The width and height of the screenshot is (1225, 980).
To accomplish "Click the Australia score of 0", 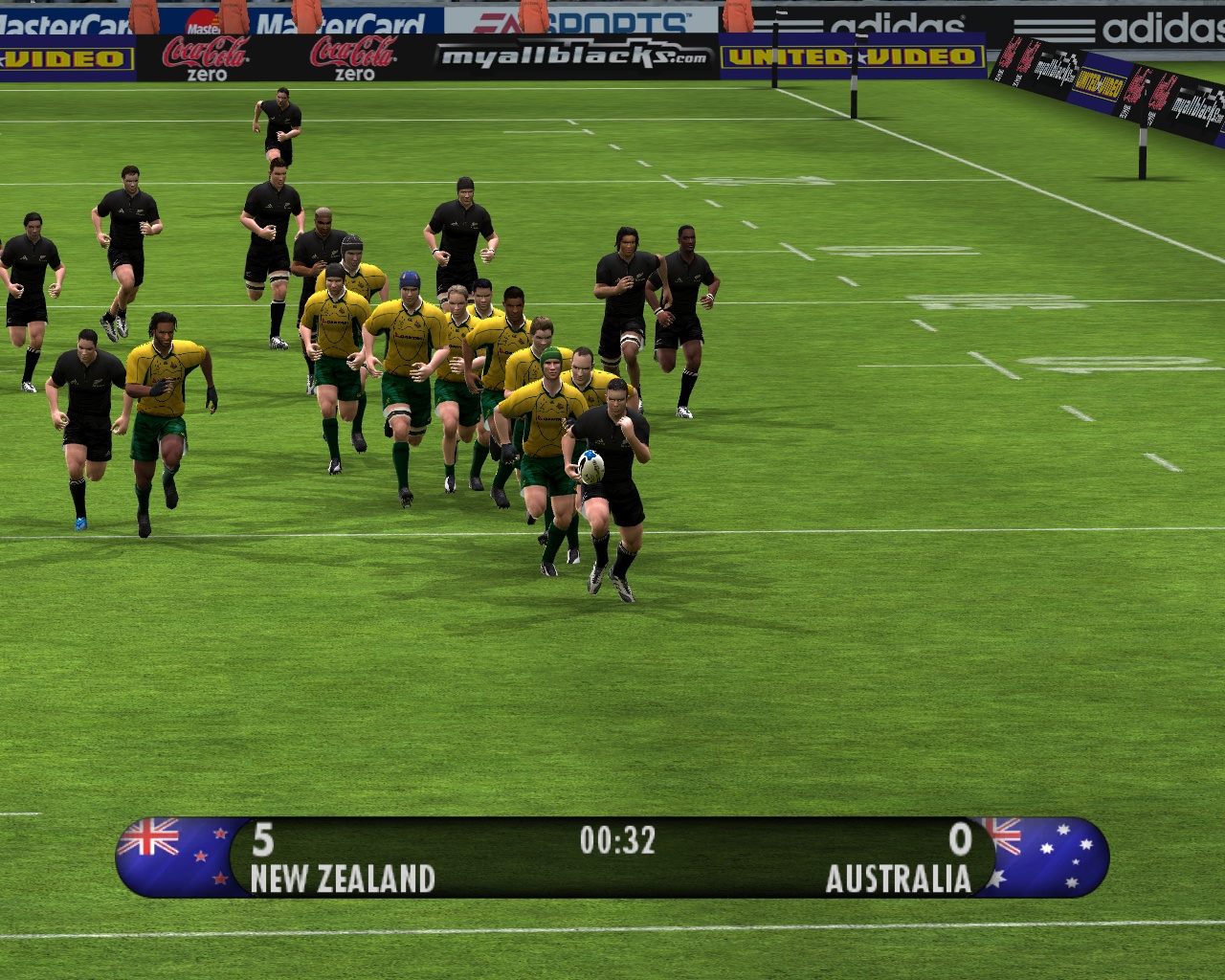I will [x=961, y=841].
